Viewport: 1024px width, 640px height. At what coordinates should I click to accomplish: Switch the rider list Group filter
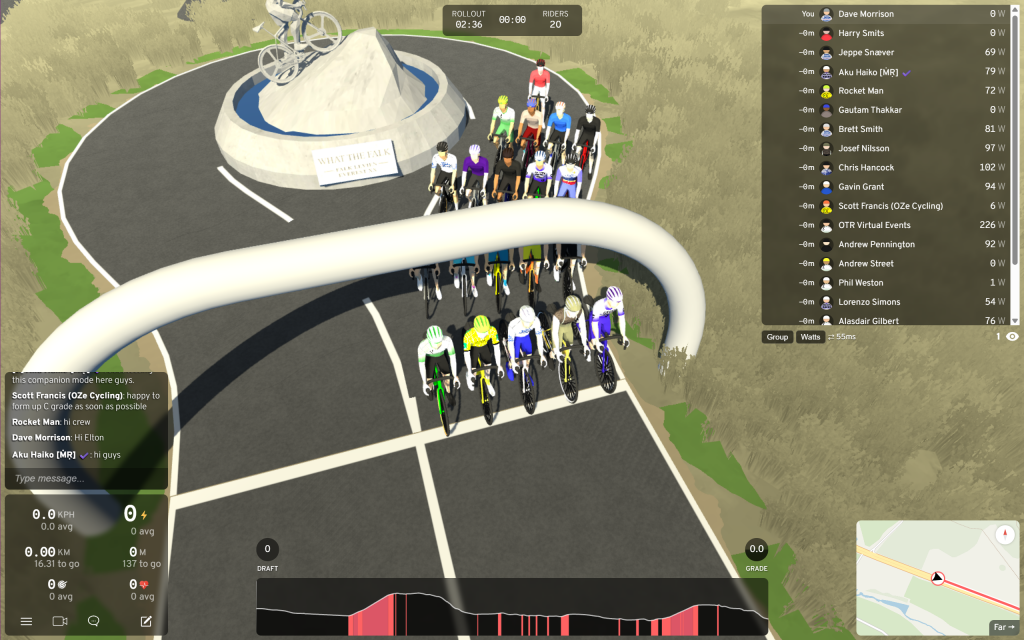(777, 337)
